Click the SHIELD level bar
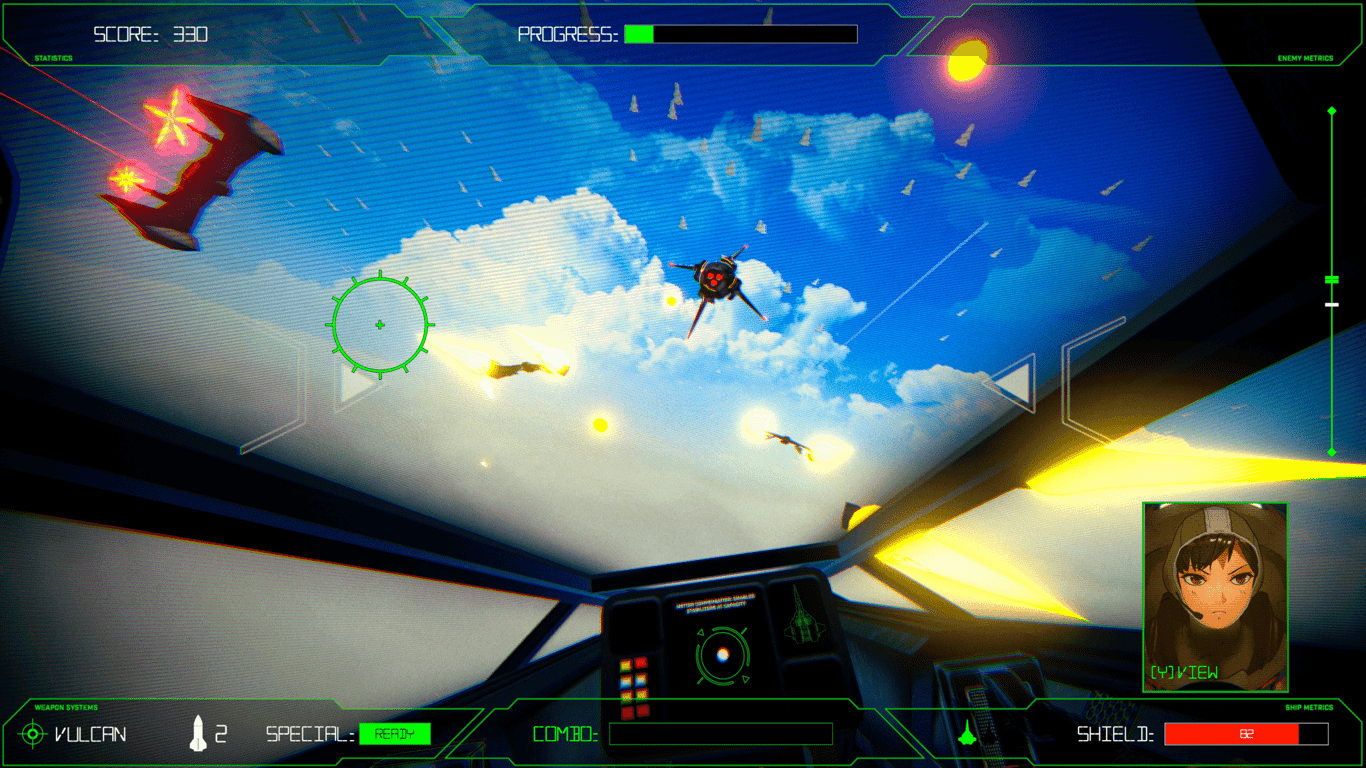 point(1247,734)
